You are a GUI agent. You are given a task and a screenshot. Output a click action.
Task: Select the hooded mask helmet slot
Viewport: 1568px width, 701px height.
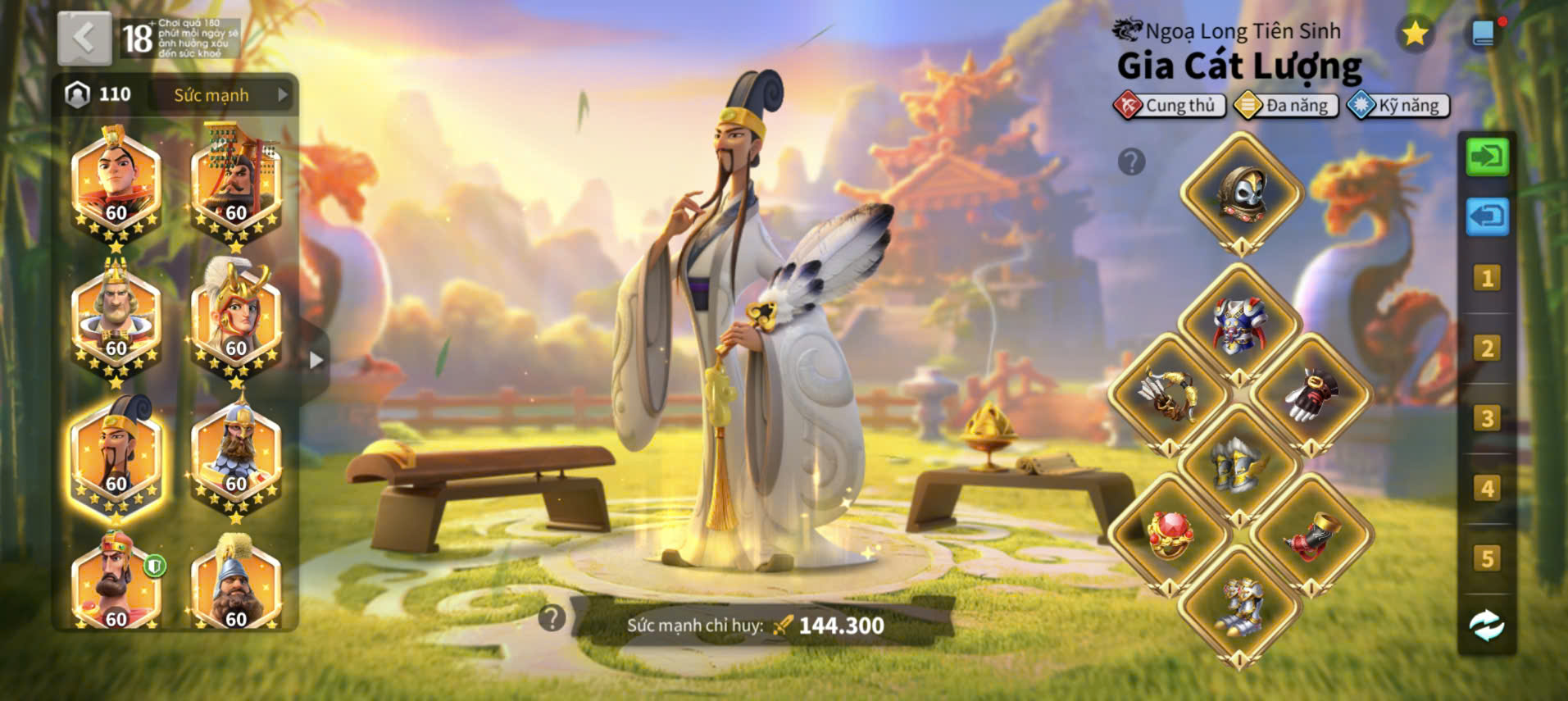click(1241, 193)
